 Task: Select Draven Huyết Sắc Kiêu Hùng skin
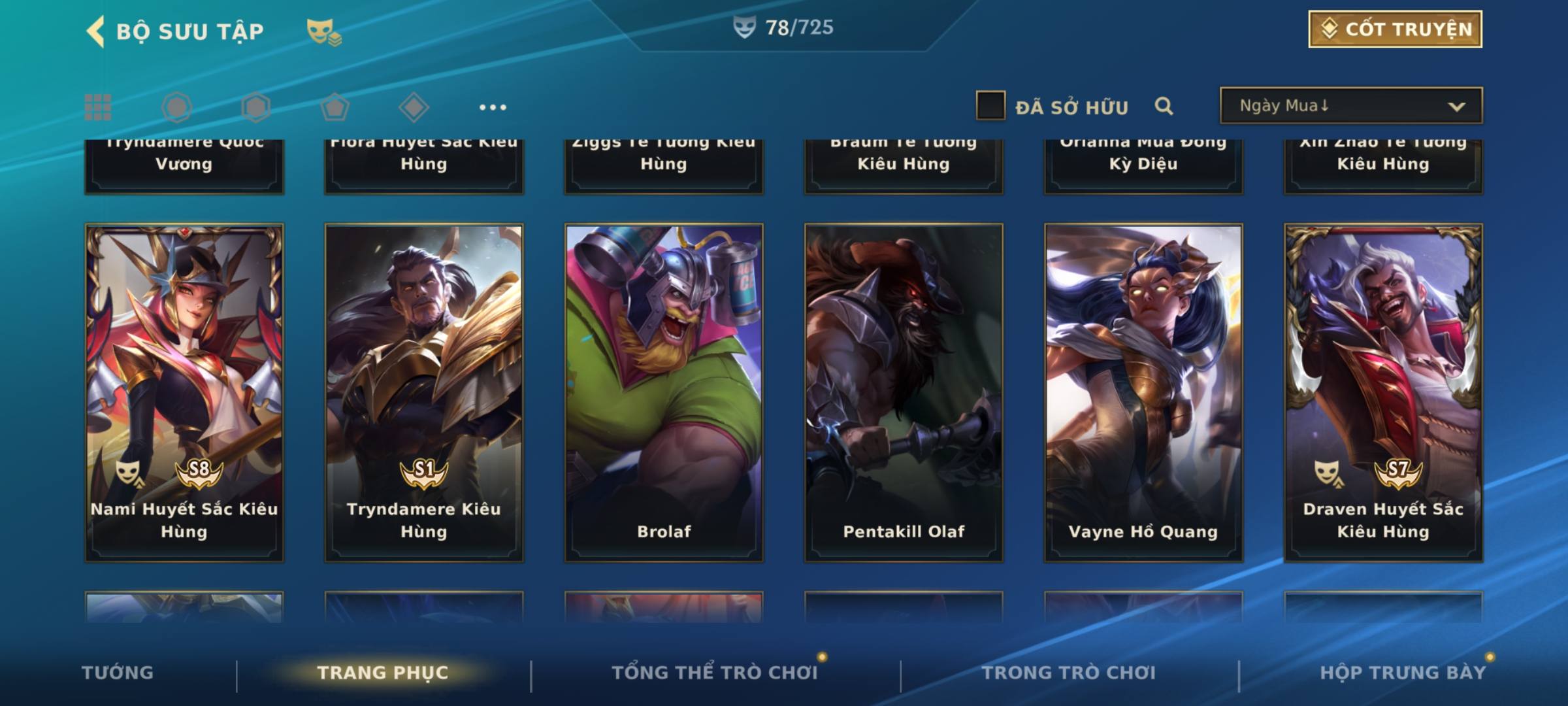[1383, 392]
